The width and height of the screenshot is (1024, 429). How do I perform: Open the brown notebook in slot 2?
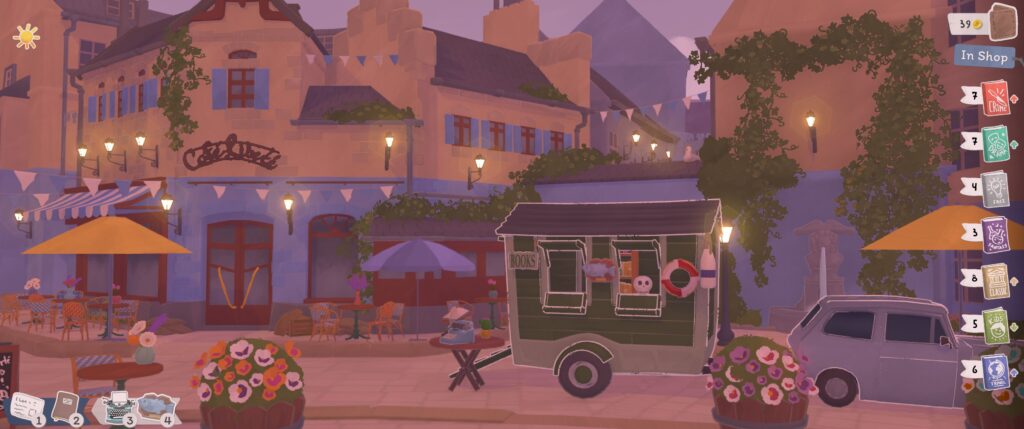(66, 404)
